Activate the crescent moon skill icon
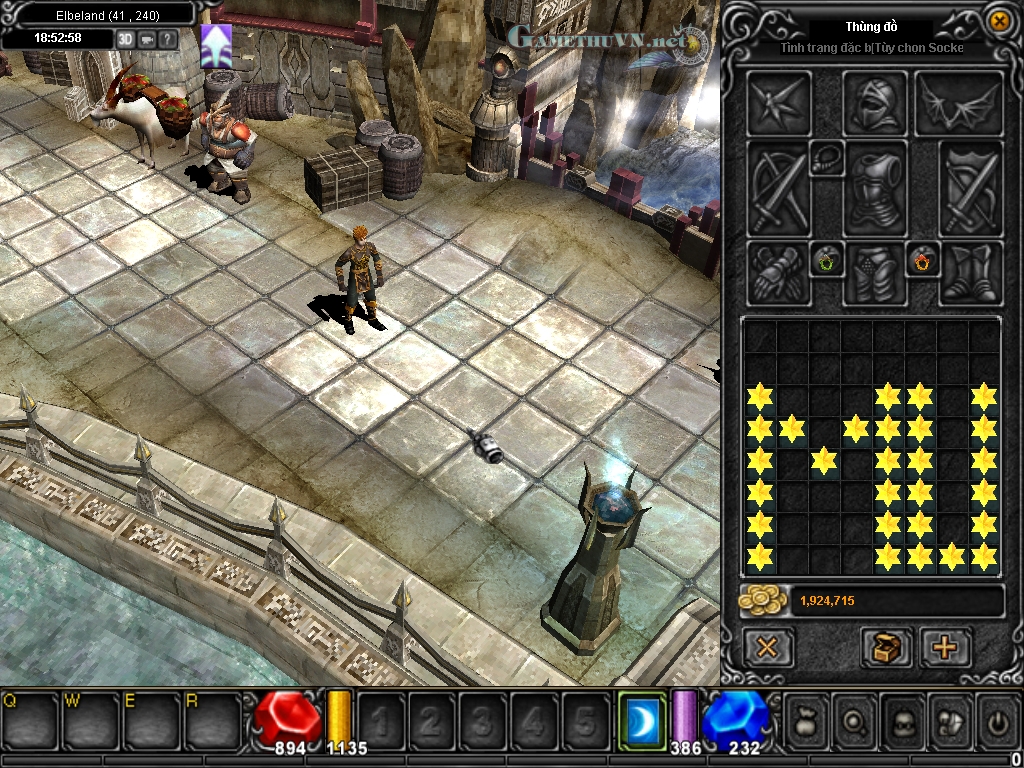1024x768 pixels. click(641, 718)
